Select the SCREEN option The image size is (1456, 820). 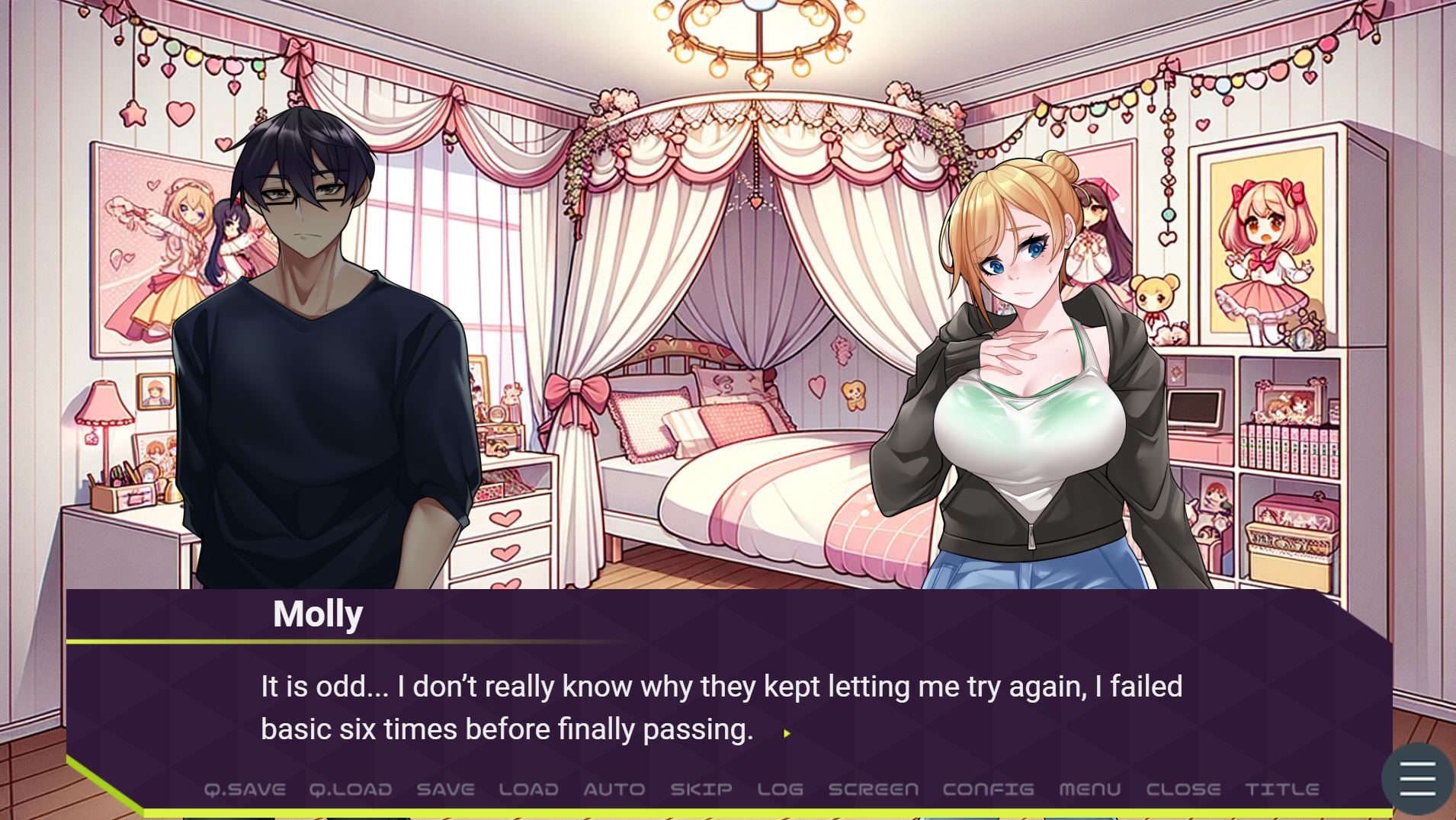point(873,790)
